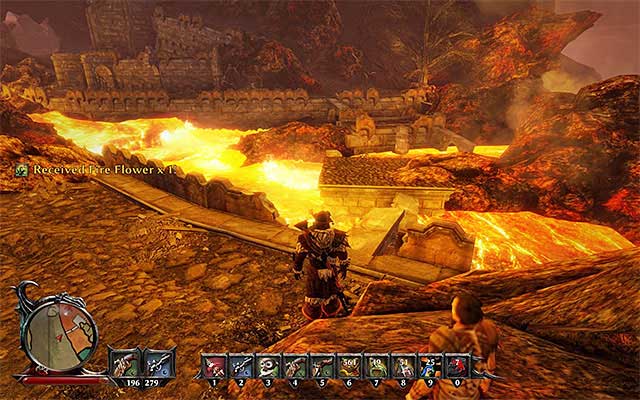Select the weapon slot showing 196
640x400 pixels.
(125, 362)
